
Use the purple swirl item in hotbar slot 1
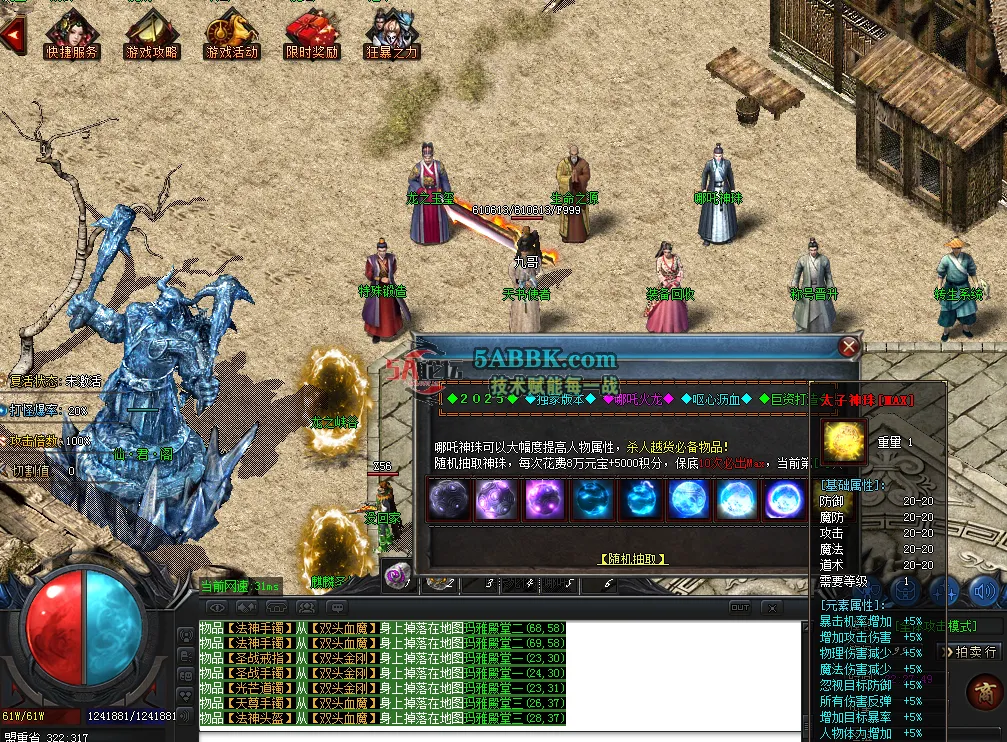[x=398, y=577]
